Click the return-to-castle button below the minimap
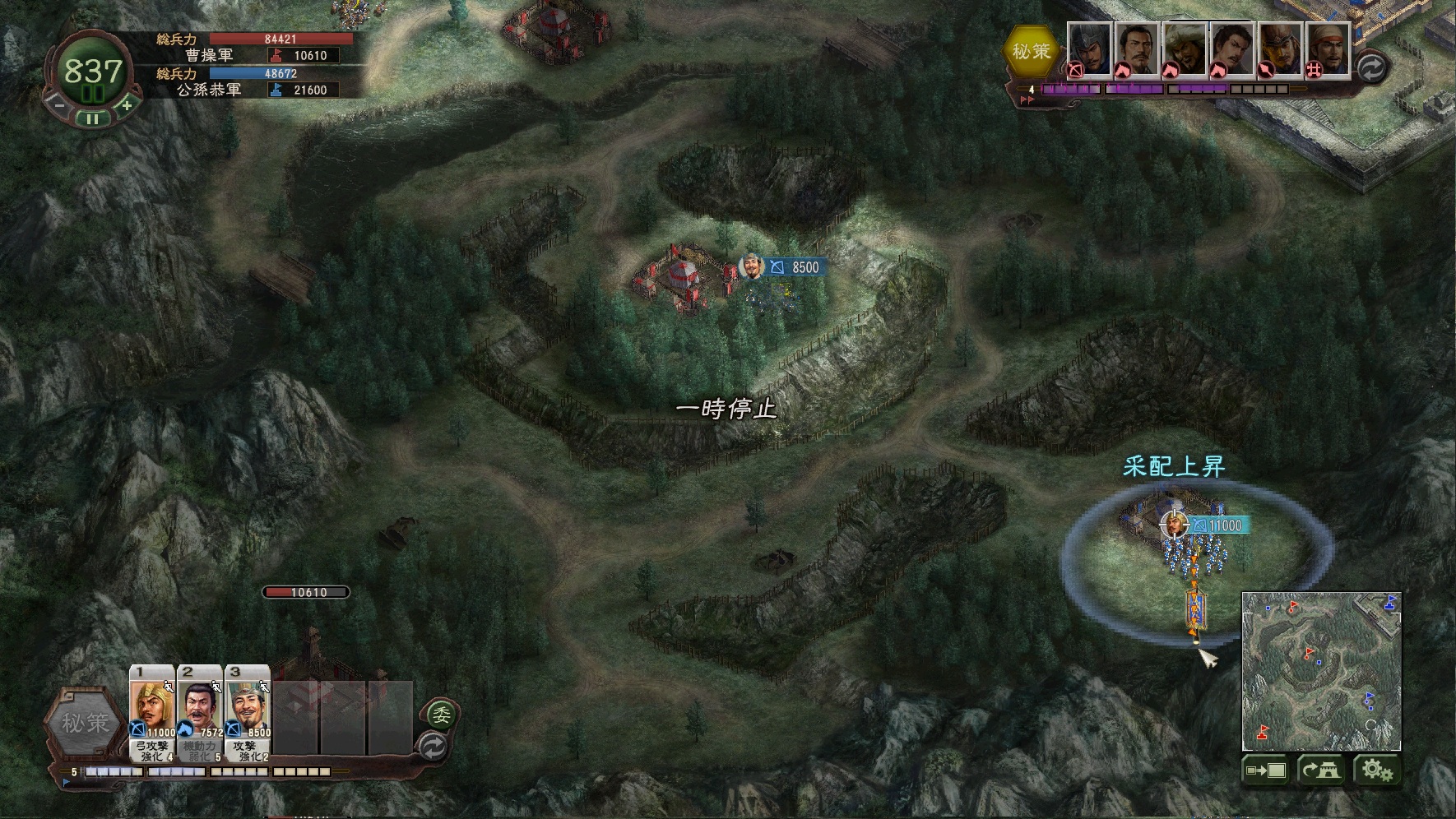The image size is (1456, 819). [1321, 770]
